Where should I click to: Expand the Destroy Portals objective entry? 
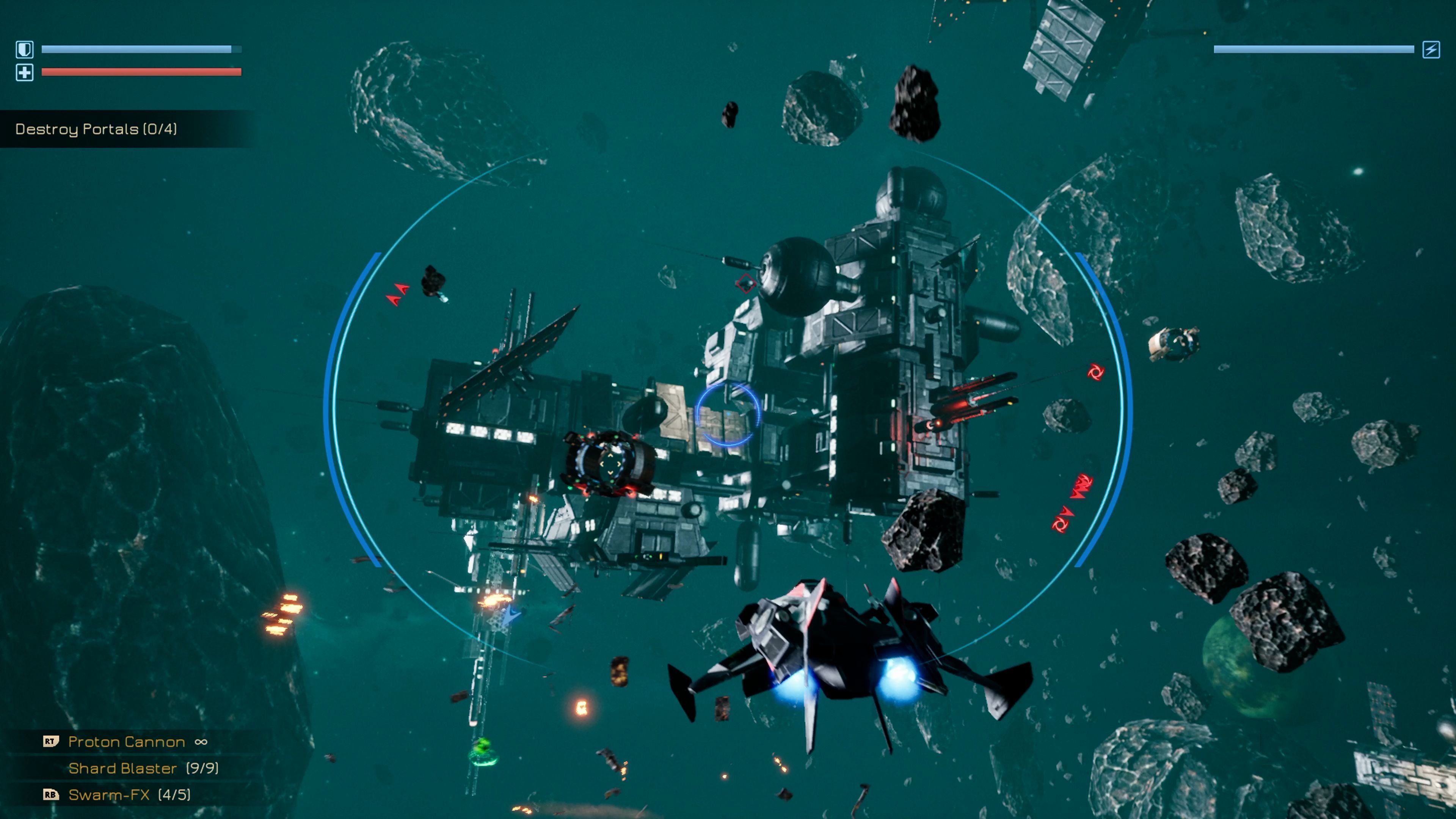[x=96, y=129]
